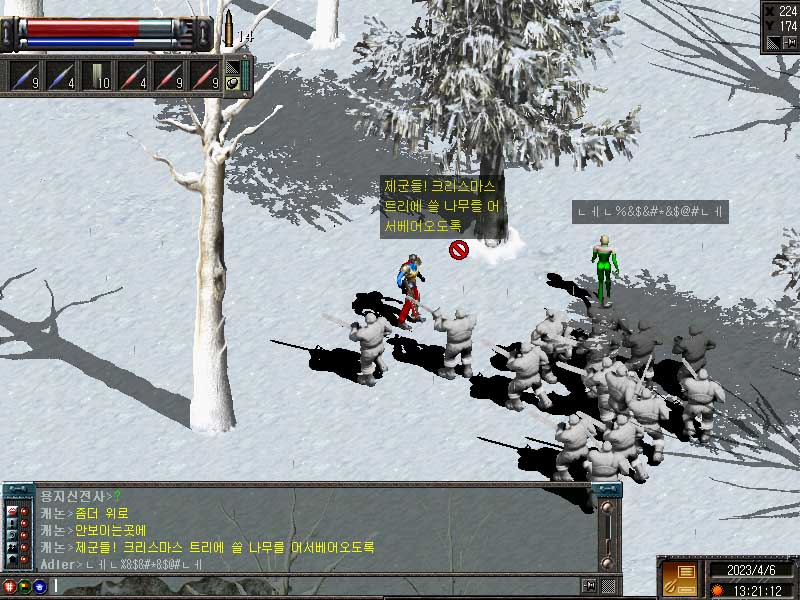The height and width of the screenshot is (600, 800).
Task: Use the blue syringe with 9 charges
Action: coord(23,77)
